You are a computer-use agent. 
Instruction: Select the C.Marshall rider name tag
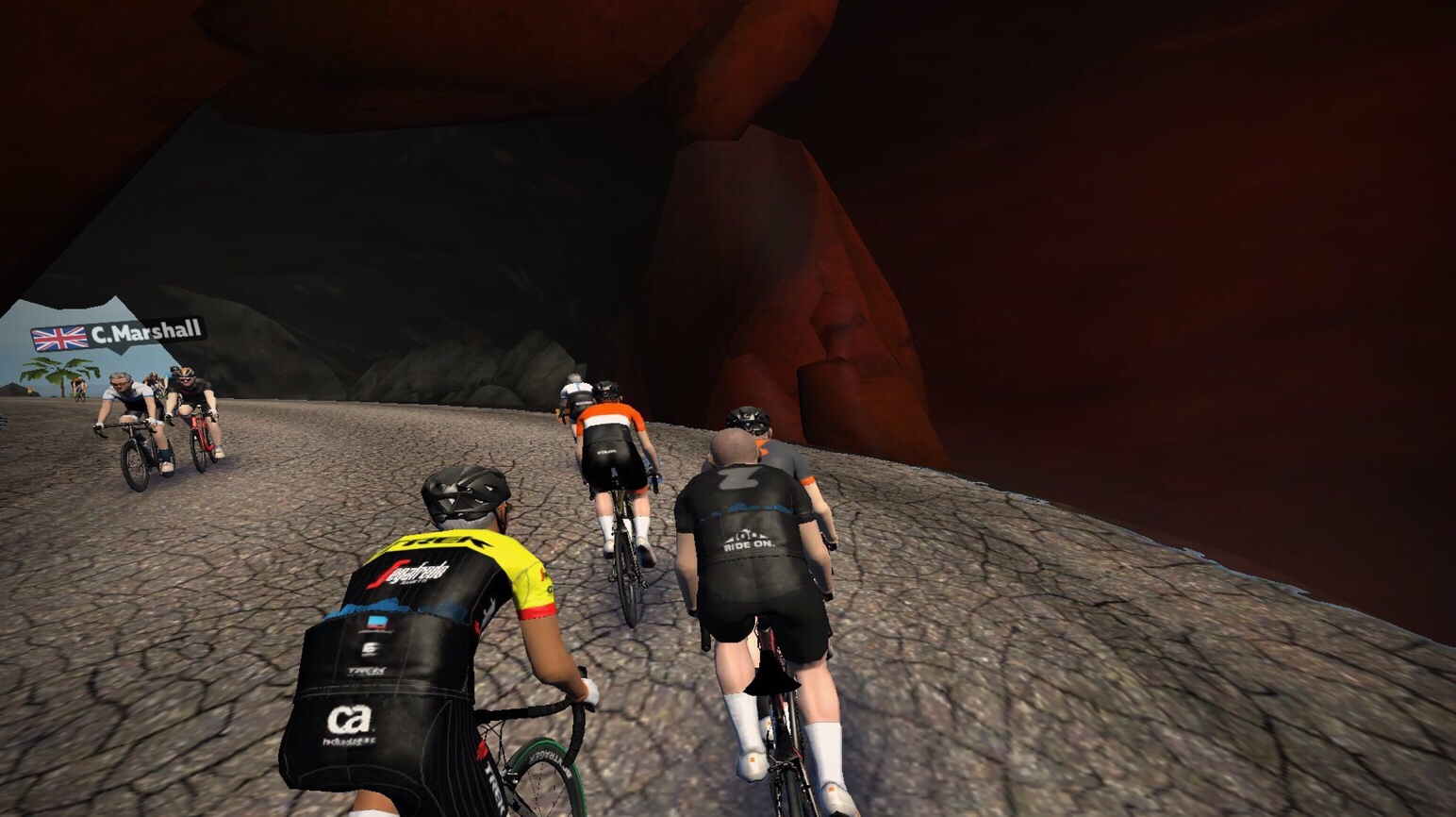[x=119, y=334]
